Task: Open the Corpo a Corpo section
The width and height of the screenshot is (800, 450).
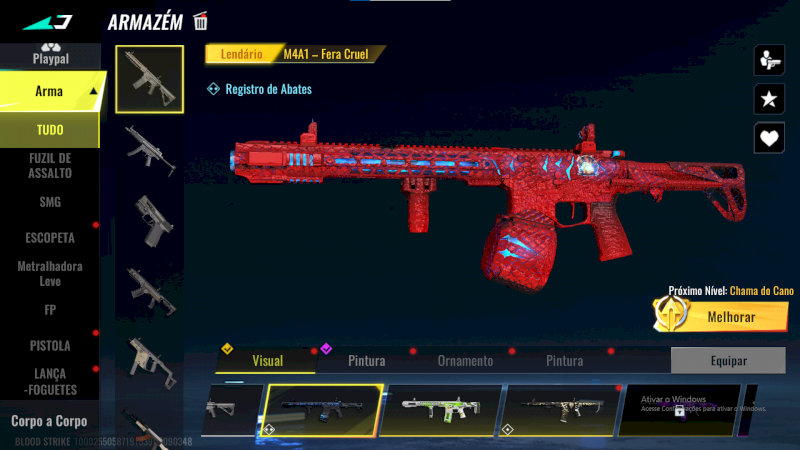Action: pyautogui.click(x=49, y=421)
